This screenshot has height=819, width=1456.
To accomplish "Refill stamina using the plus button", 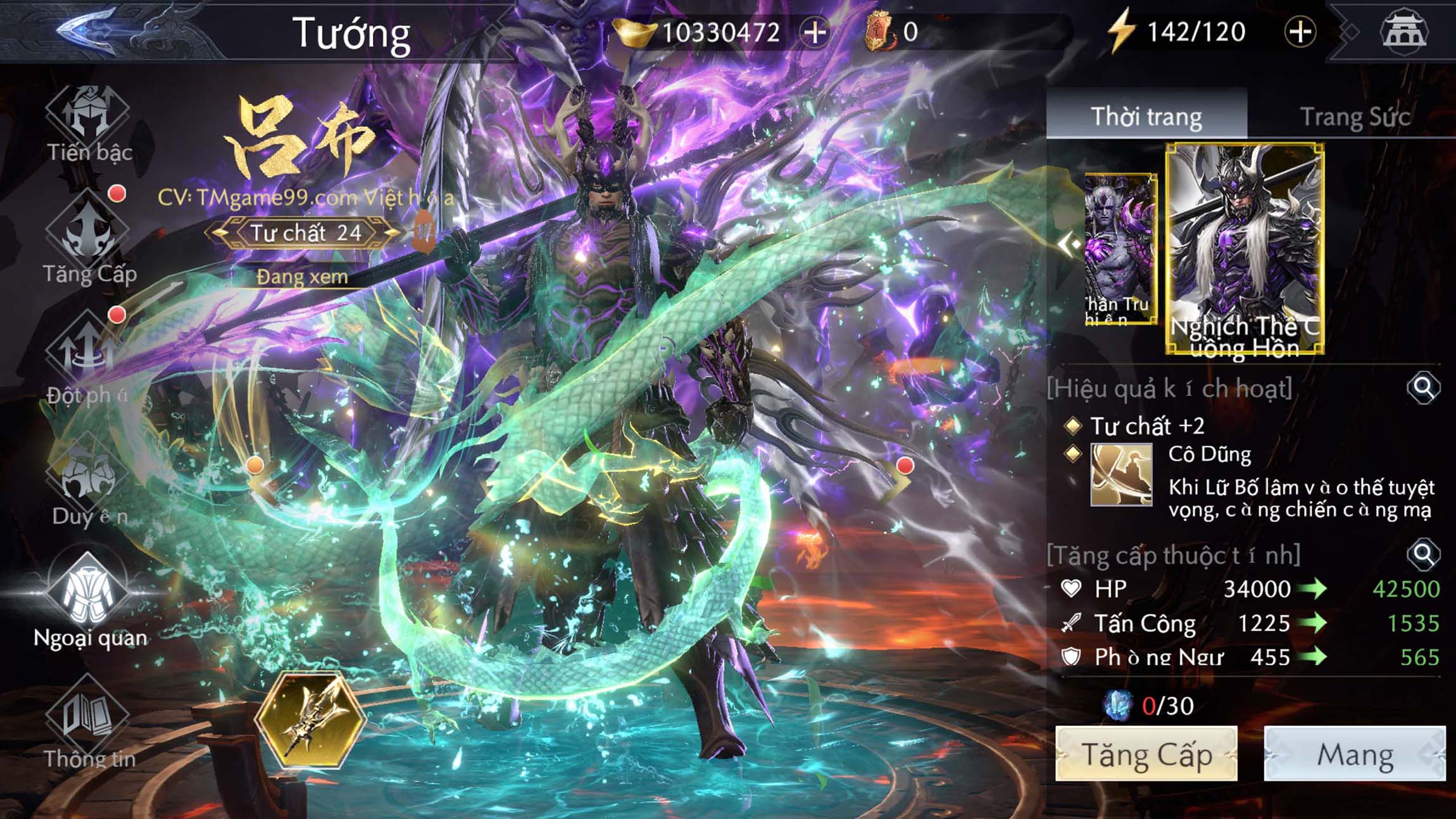I will (x=1300, y=32).
